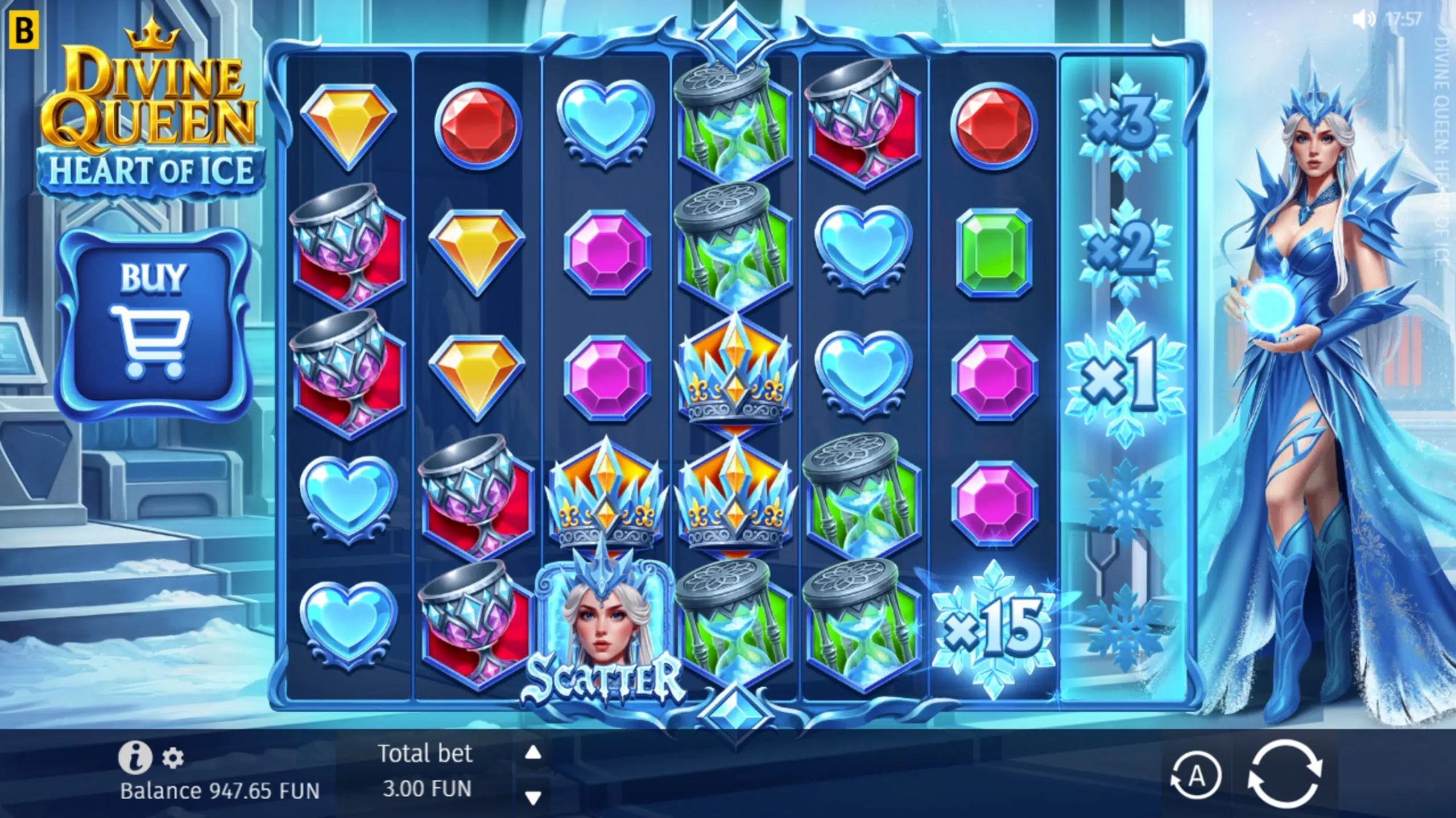Increase total bet with the up arrow
Image resolution: width=1456 pixels, height=818 pixels.
coord(533,754)
